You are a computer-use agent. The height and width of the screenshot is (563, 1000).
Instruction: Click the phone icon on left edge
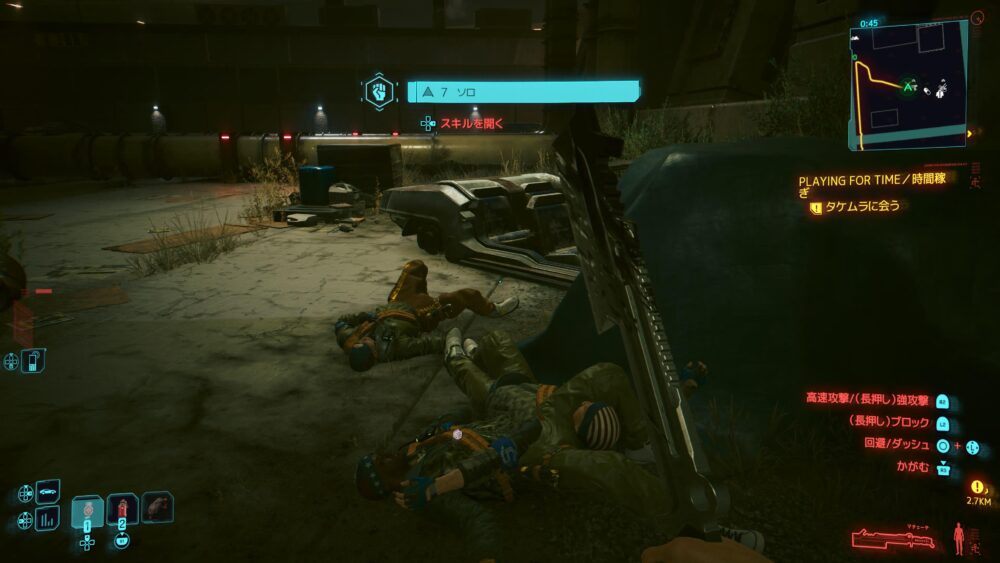(x=33, y=360)
